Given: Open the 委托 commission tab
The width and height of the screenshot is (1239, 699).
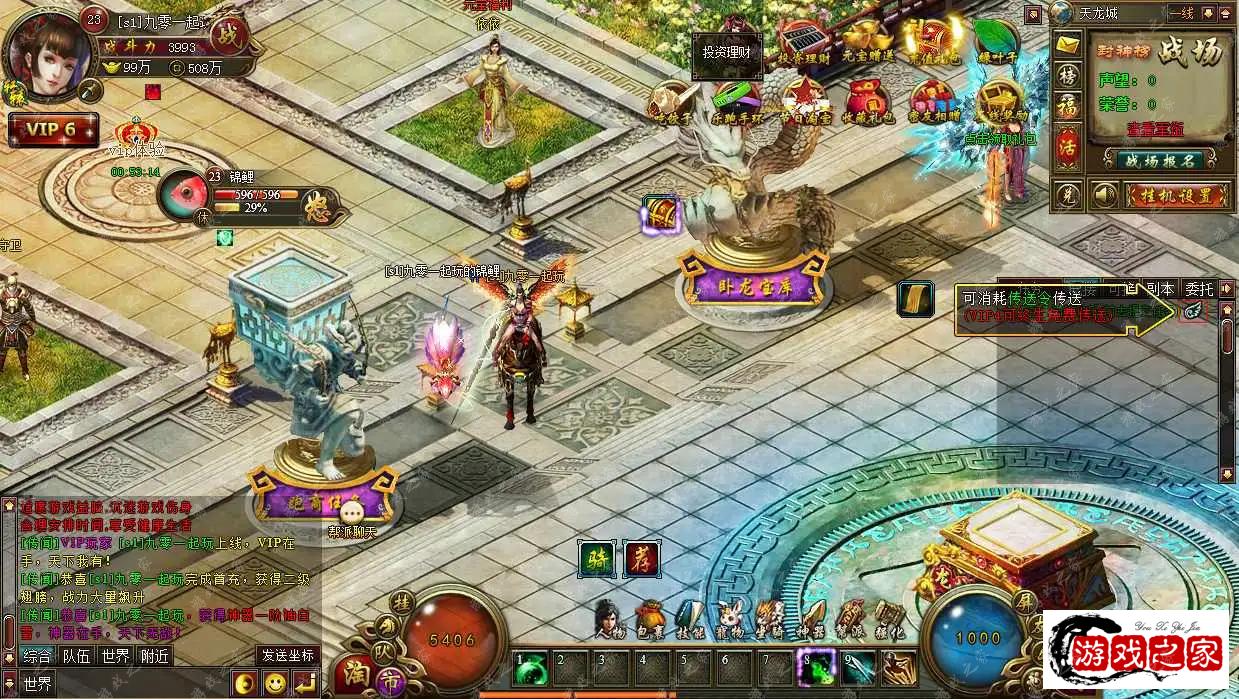Looking at the screenshot, I should 1200,290.
